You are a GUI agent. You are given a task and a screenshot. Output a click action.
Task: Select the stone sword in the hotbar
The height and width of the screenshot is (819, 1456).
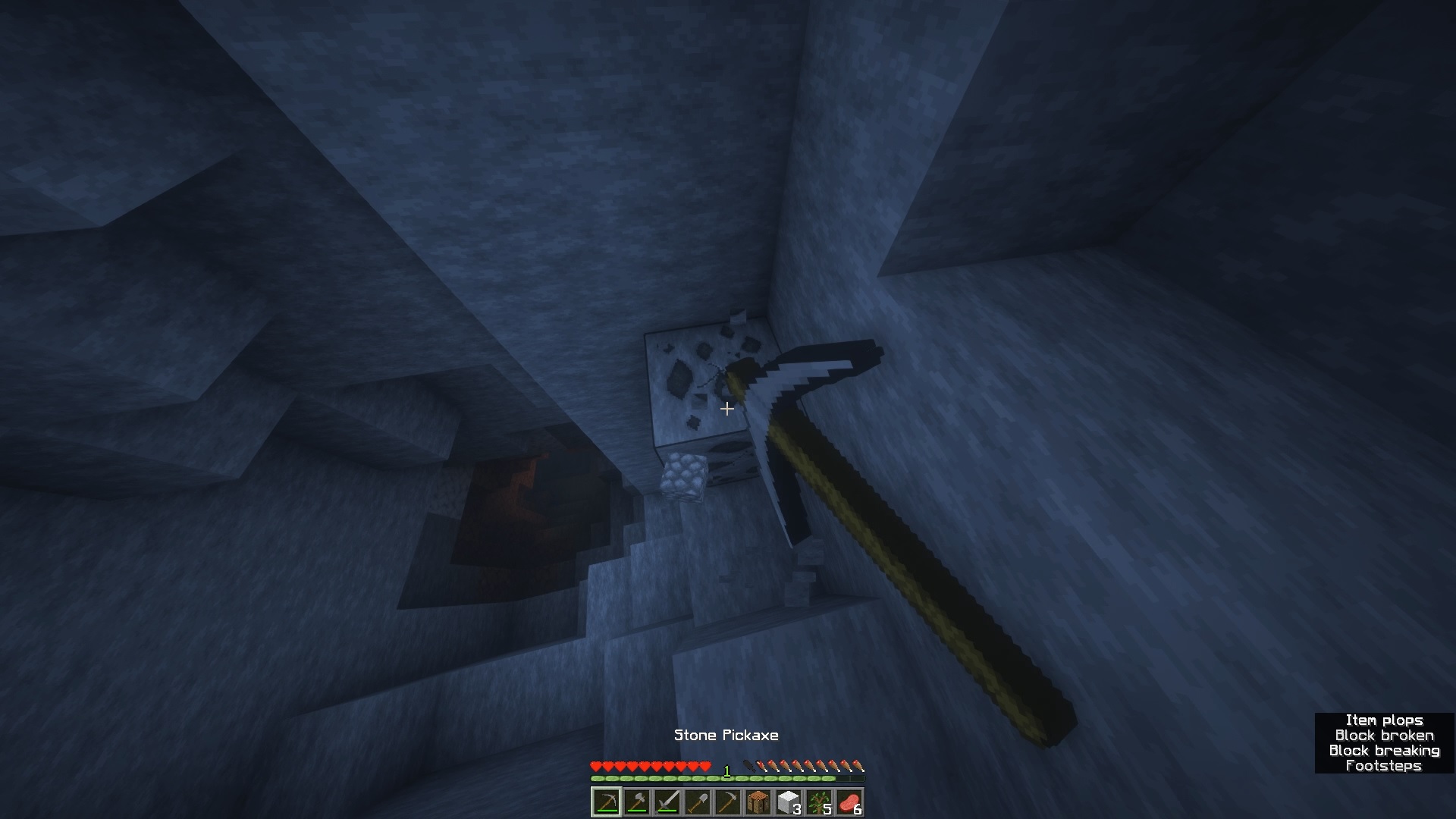pos(668,800)
